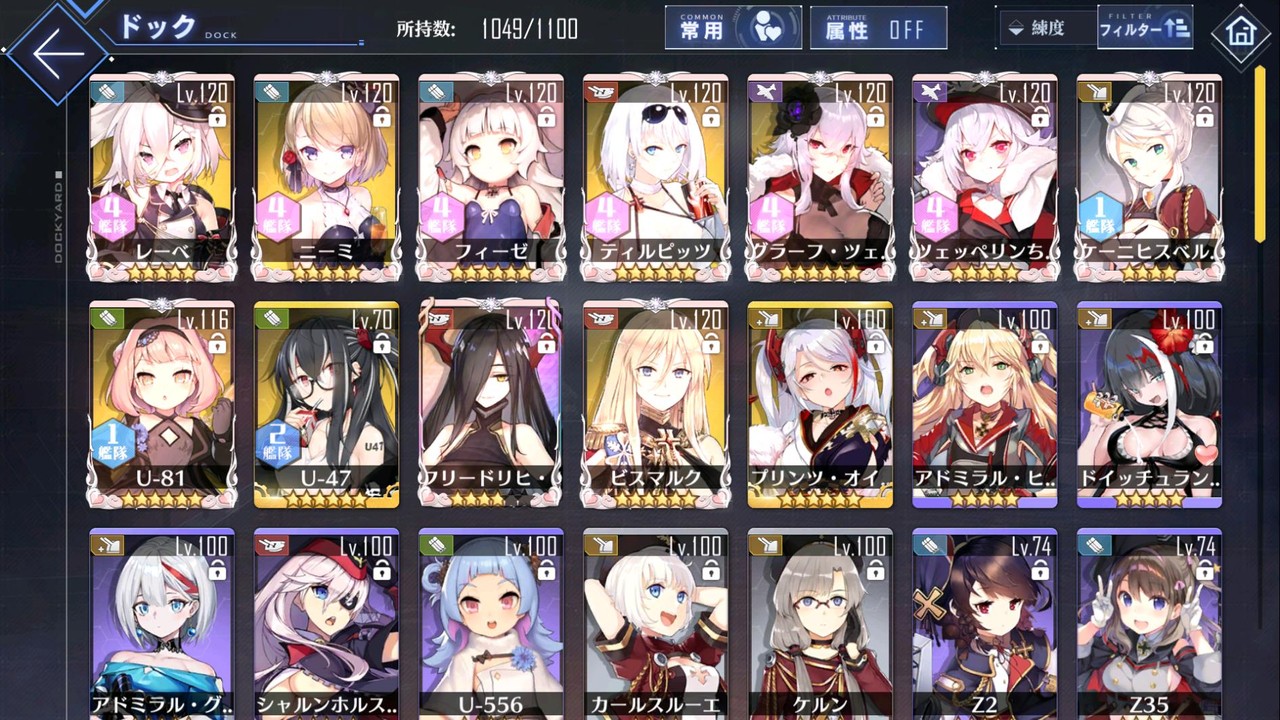Click the ship-type icon on レーベ's card

point(107,92)
